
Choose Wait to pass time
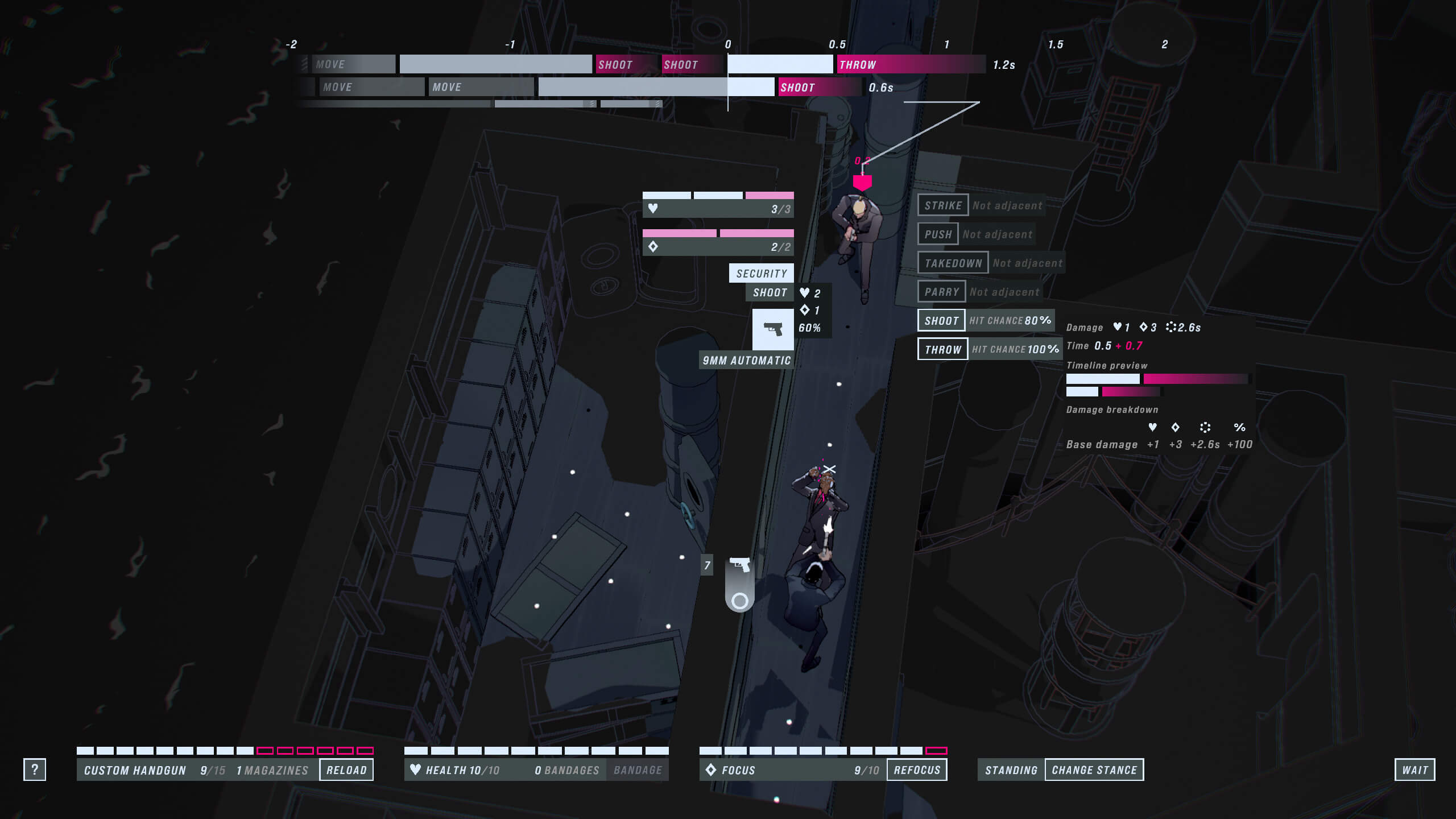tap(1414, 770)
